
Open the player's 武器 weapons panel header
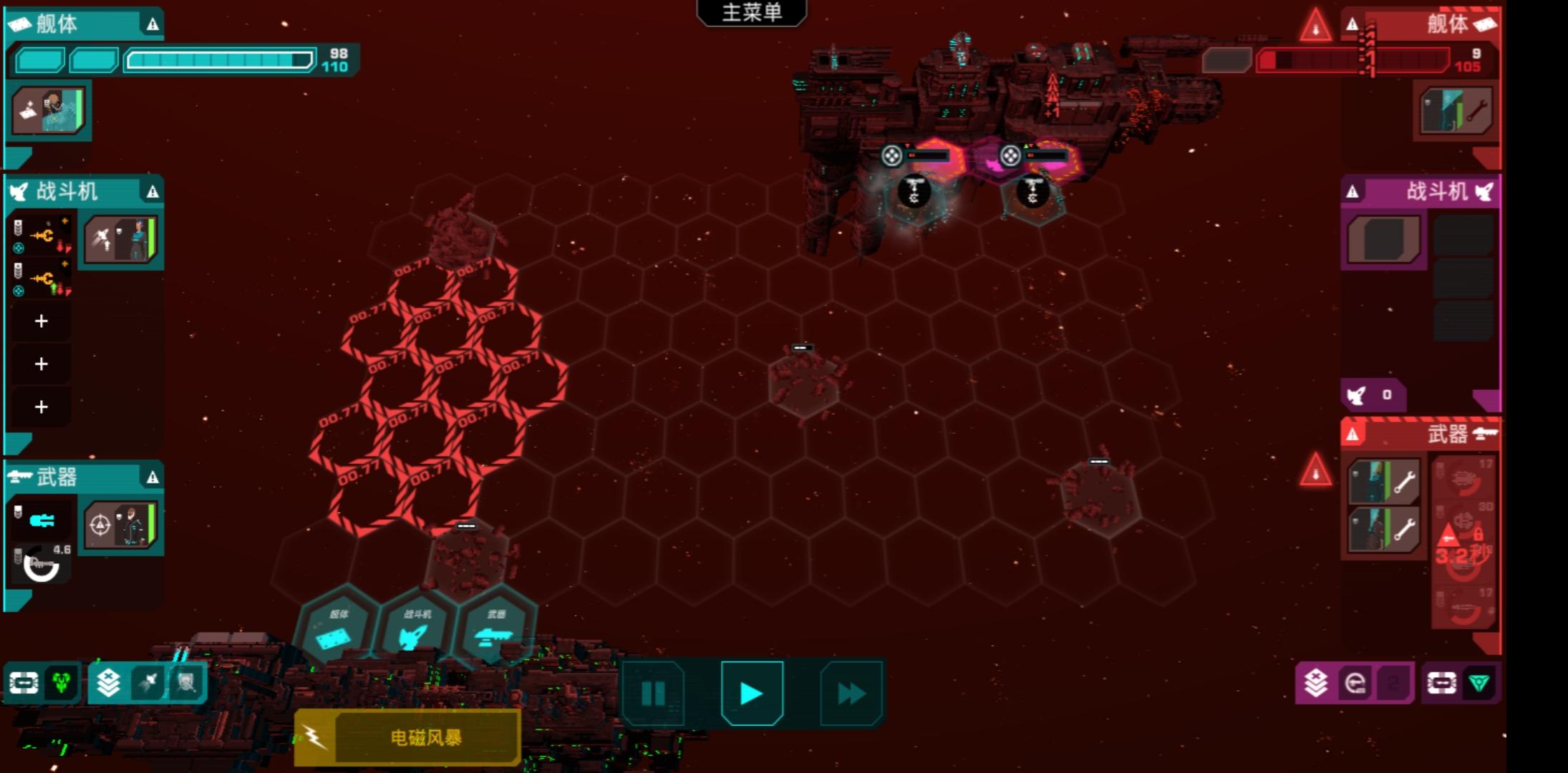(x=83, y=477)
